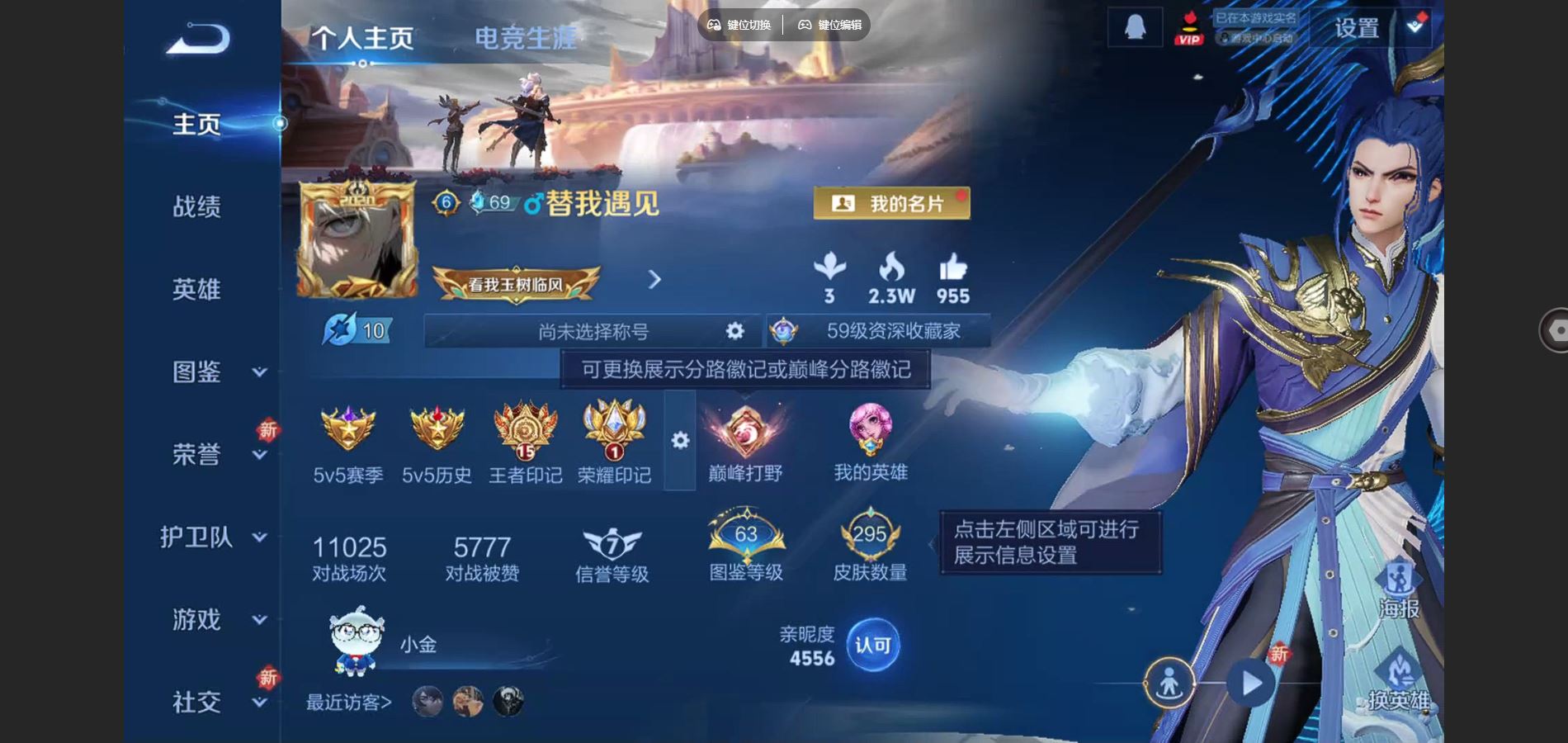
Task: Expand the 社交 sidebar menu
Action: click(198, 703)
